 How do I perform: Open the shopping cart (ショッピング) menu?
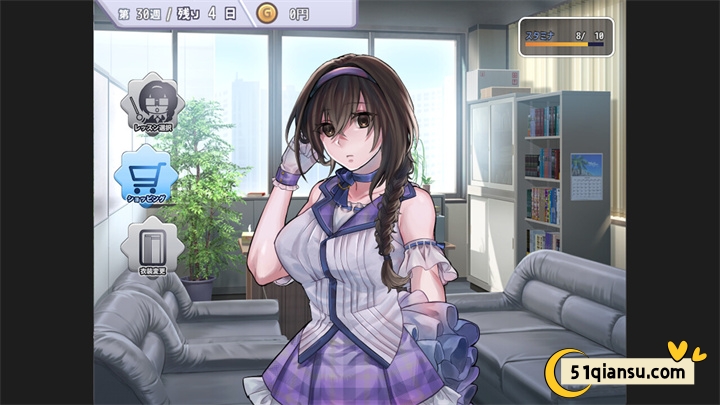click(x=146, y=176)
